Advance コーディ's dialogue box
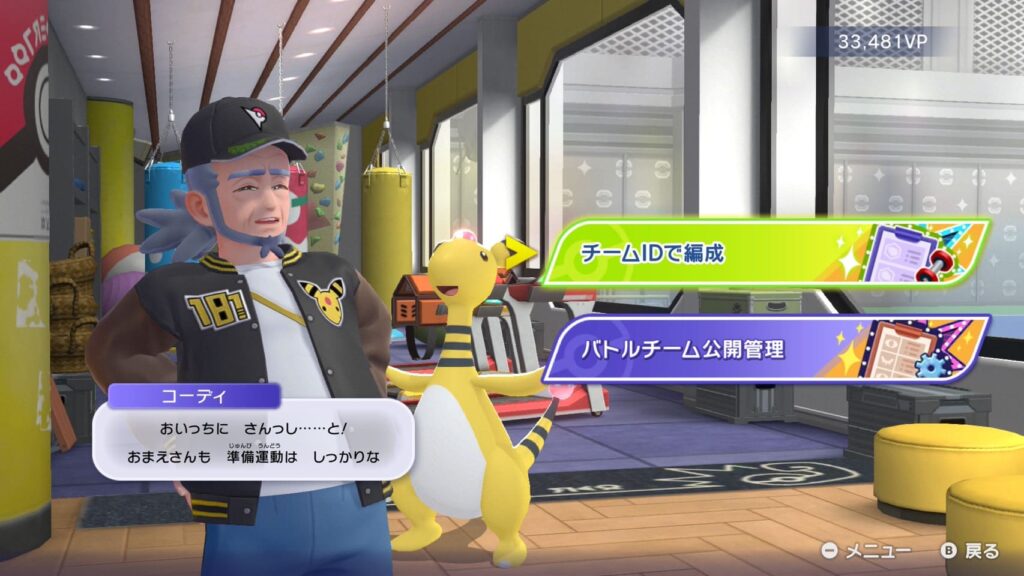Viewport: 1024px width, 576px height. (x=253, y=443)
